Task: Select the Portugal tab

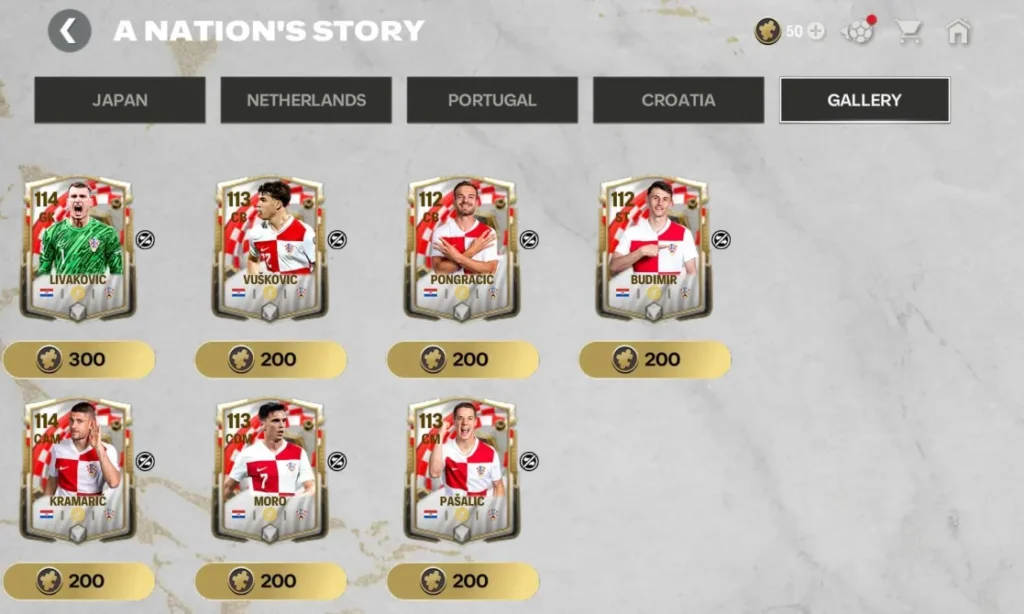Action: point(492,100)
